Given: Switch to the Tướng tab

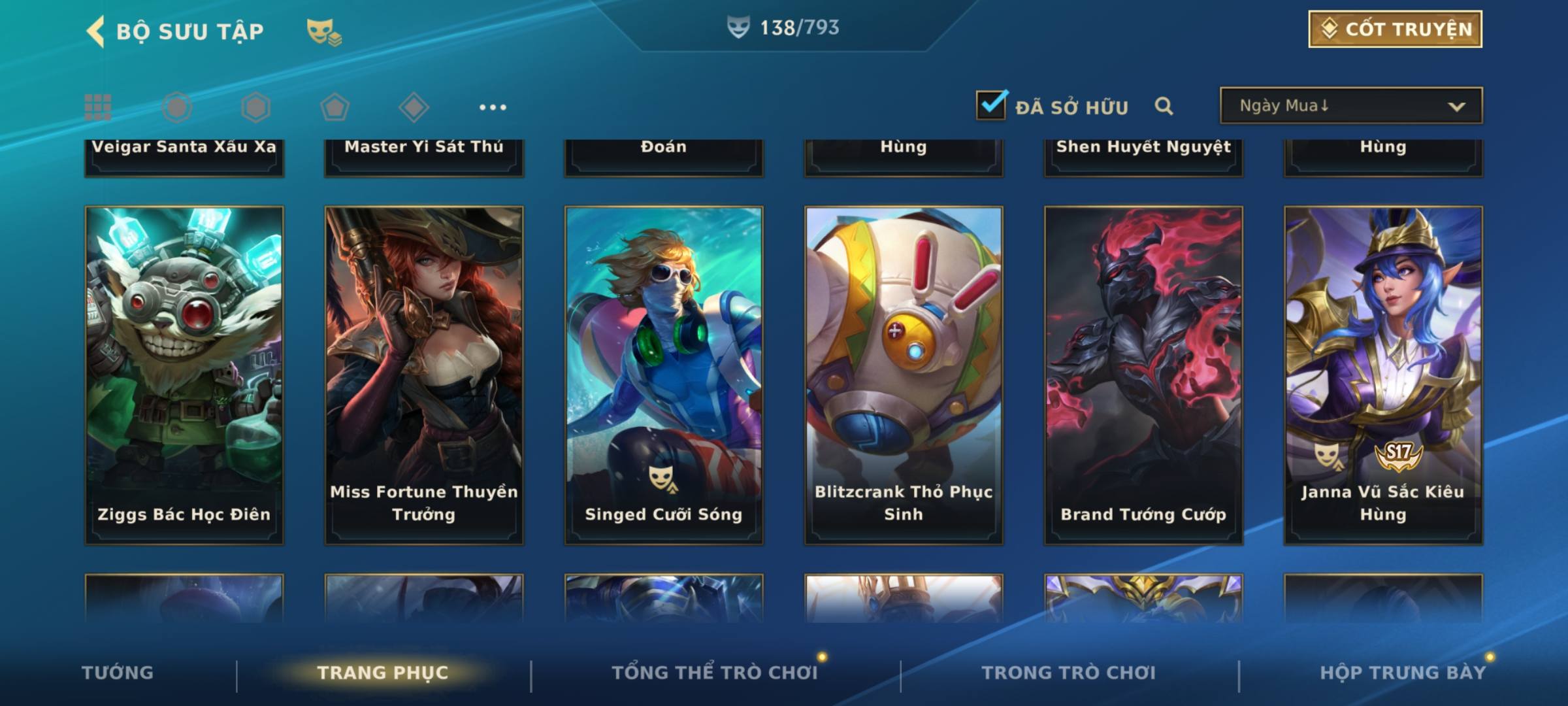Looking at the screenshot, I should pos(118,673).
